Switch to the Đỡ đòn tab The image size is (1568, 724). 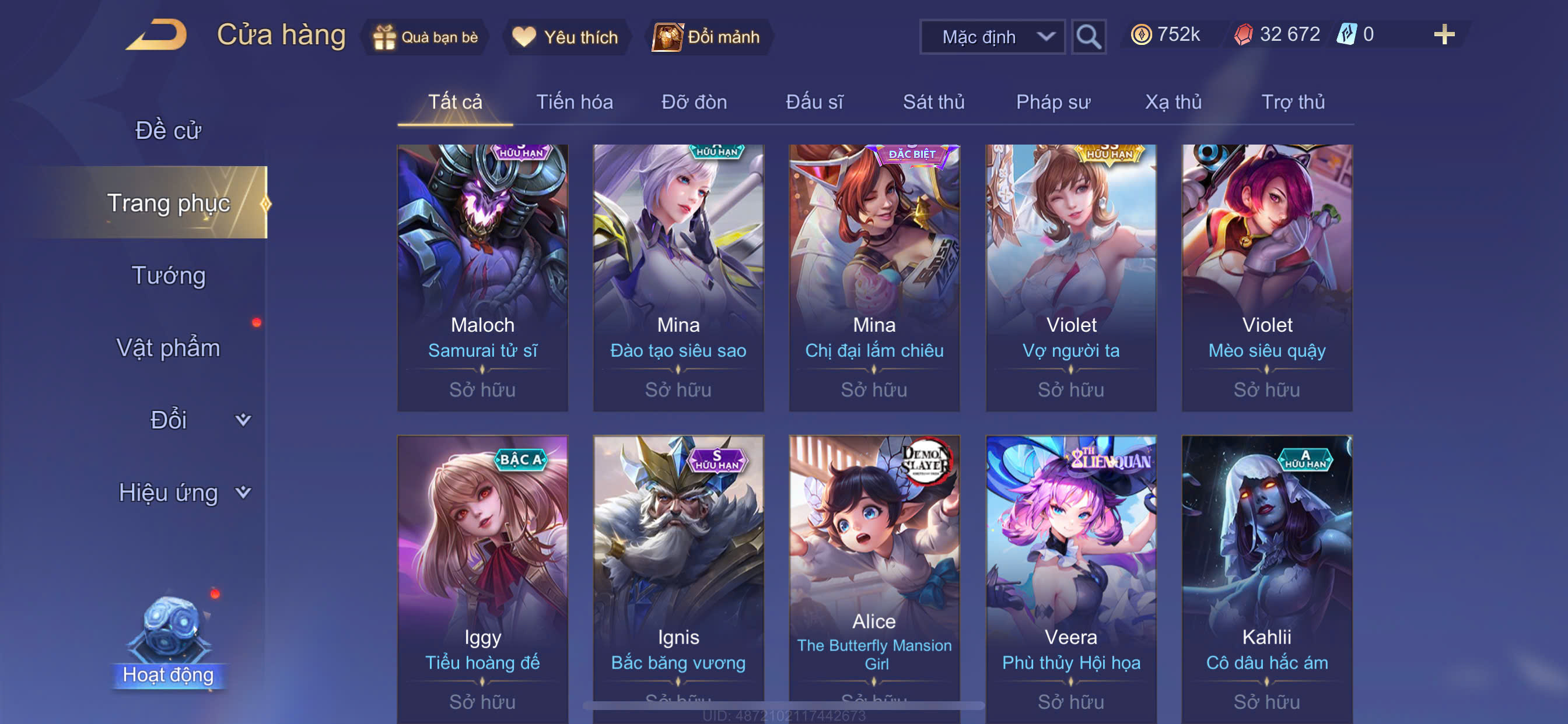pos(694,101)
